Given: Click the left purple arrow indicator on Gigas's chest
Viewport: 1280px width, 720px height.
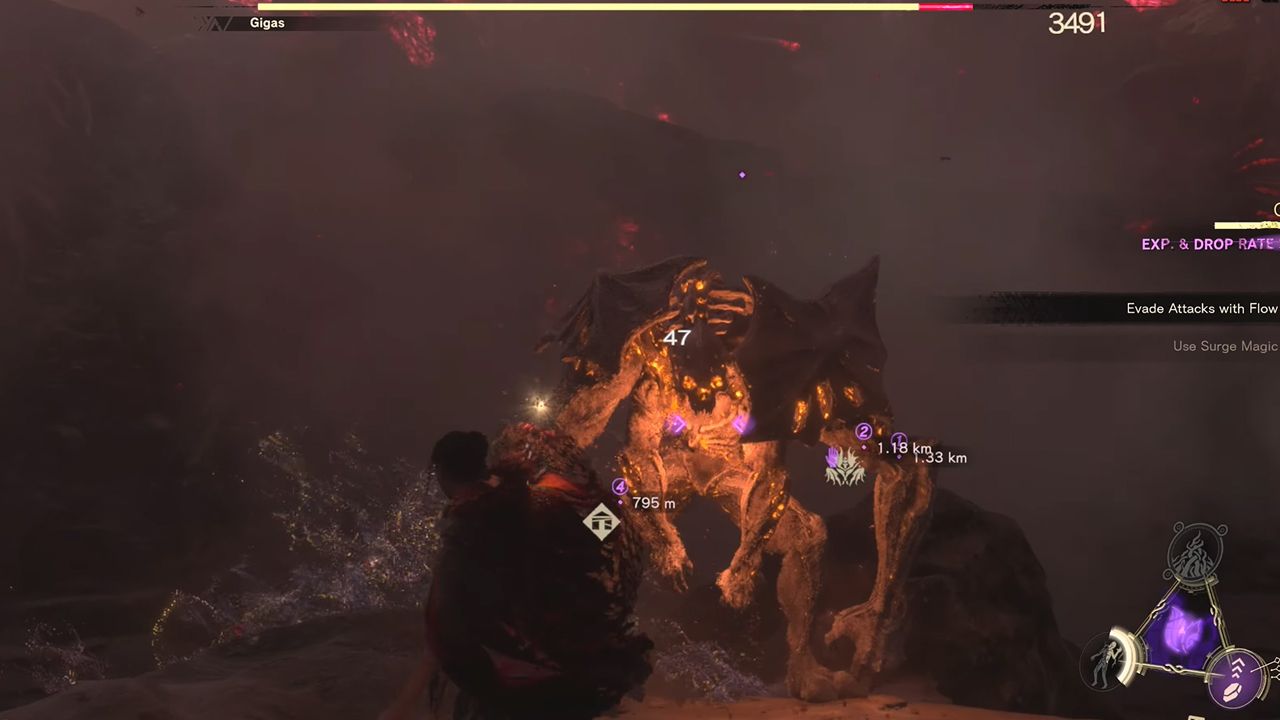Looking at the screenshot, I should pyautogui.click(x=676, y=424).
